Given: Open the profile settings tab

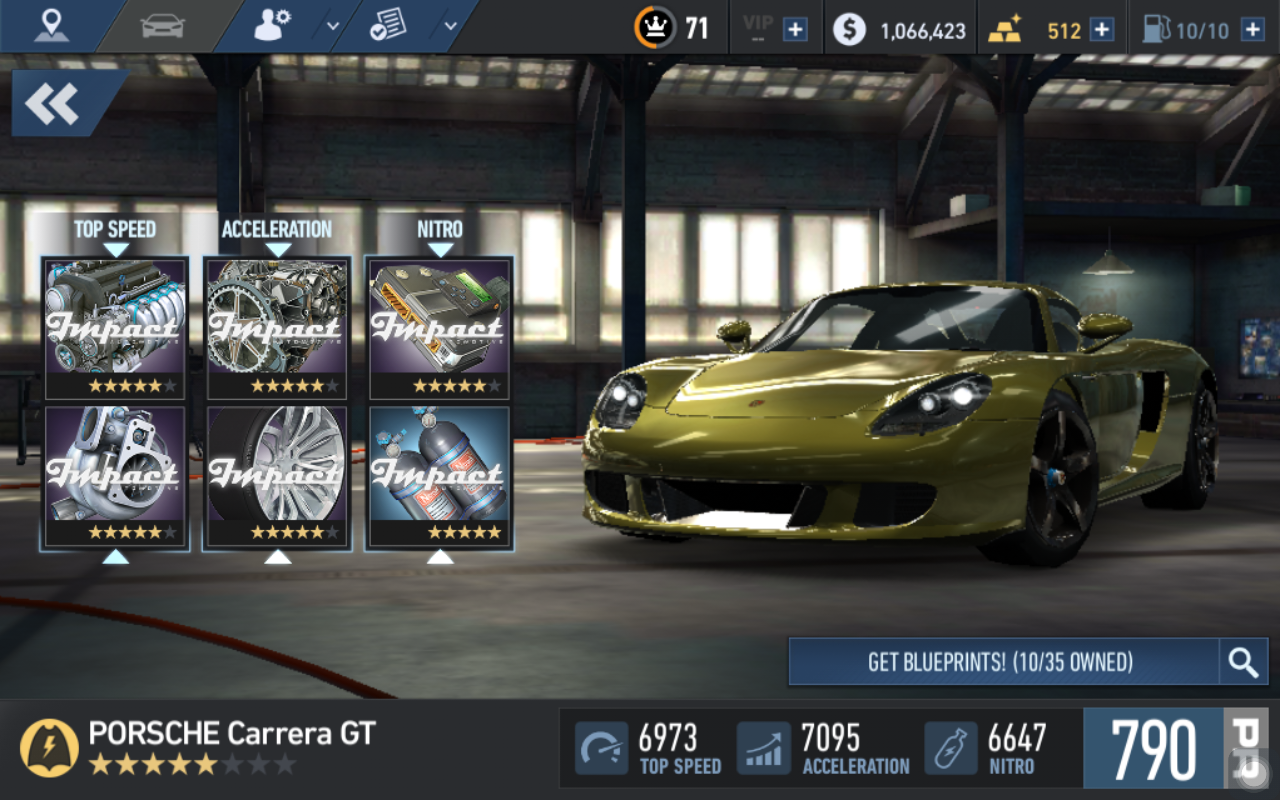Looking at the screenshot, I should 272,26.
